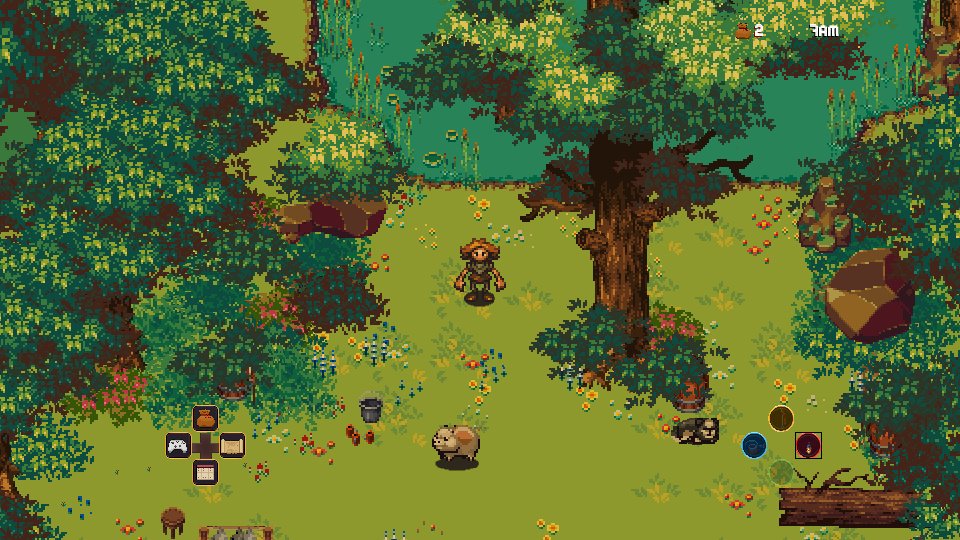Open the white gamepad controls icon
Screen dimensions: 960x540
point(178,445)
